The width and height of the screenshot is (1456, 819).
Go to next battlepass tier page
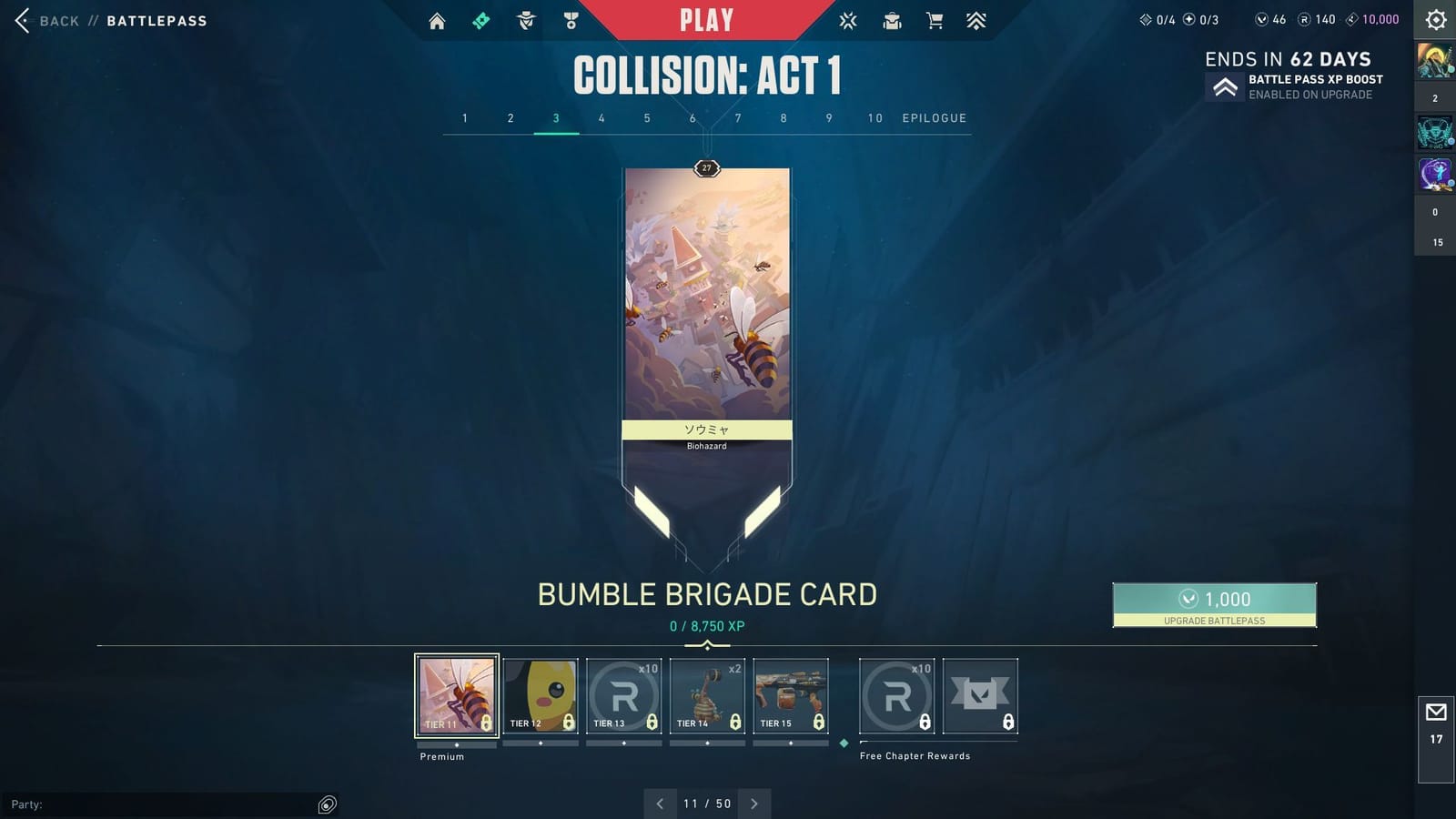point(754,804)
